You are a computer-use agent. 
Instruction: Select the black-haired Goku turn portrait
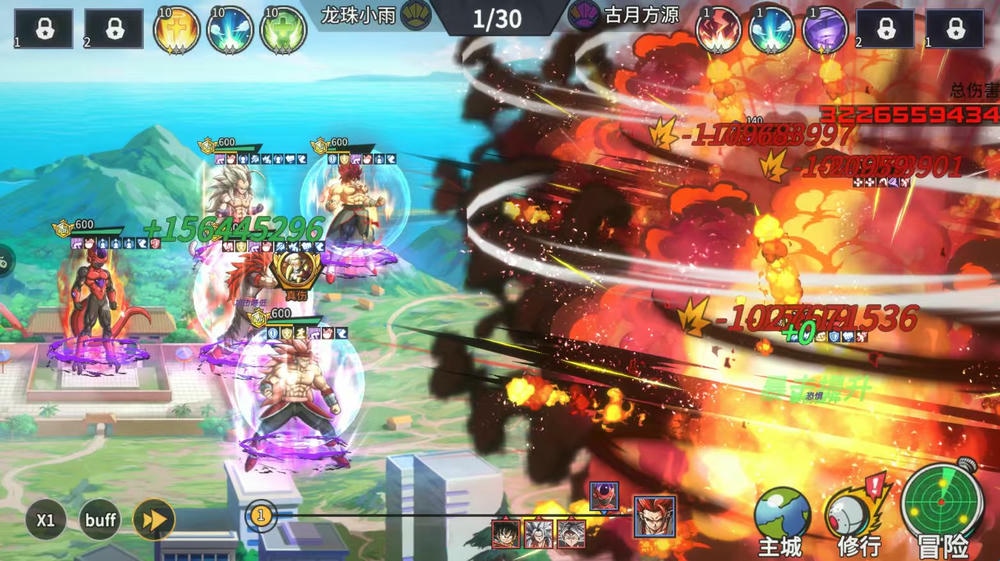point(505,533)
